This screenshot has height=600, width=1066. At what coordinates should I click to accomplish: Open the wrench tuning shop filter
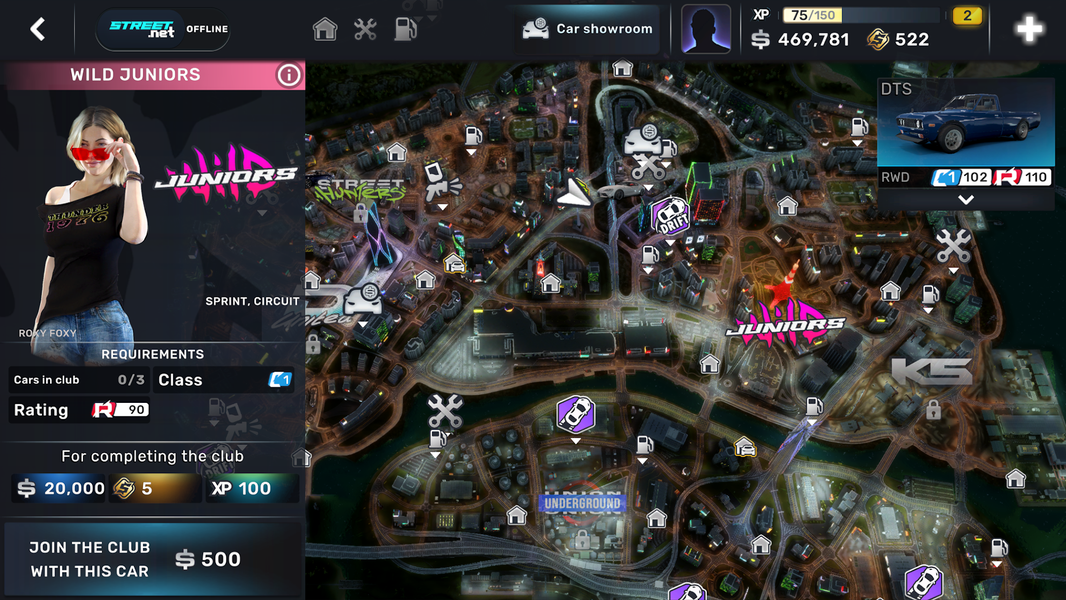point(365,29)
